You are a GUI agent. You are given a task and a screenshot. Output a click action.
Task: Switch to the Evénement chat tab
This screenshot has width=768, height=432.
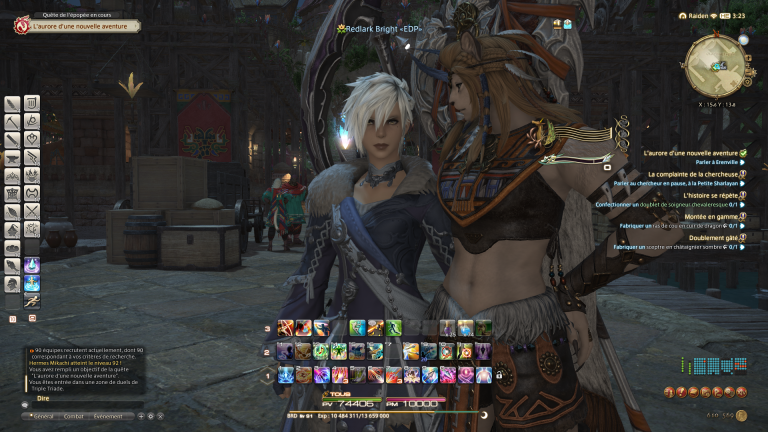109,415
